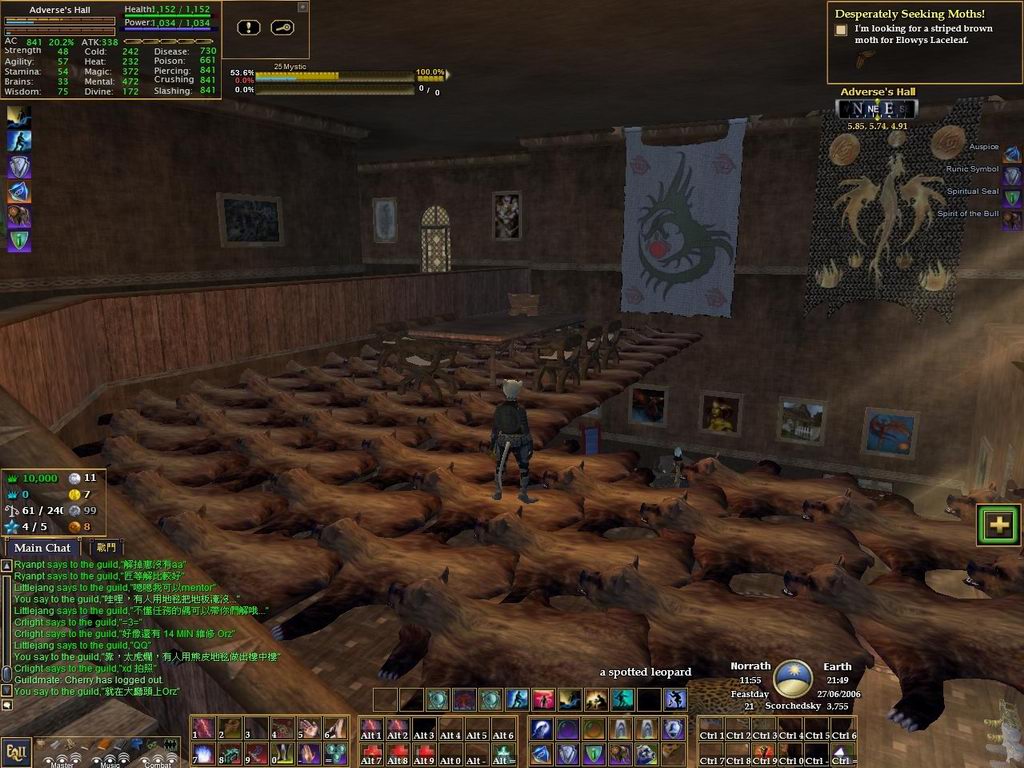Toggle the Desperately Seeking Moths quest checkbox
The width and height of the screenshot is (1024, 768).
coord(841,31)
